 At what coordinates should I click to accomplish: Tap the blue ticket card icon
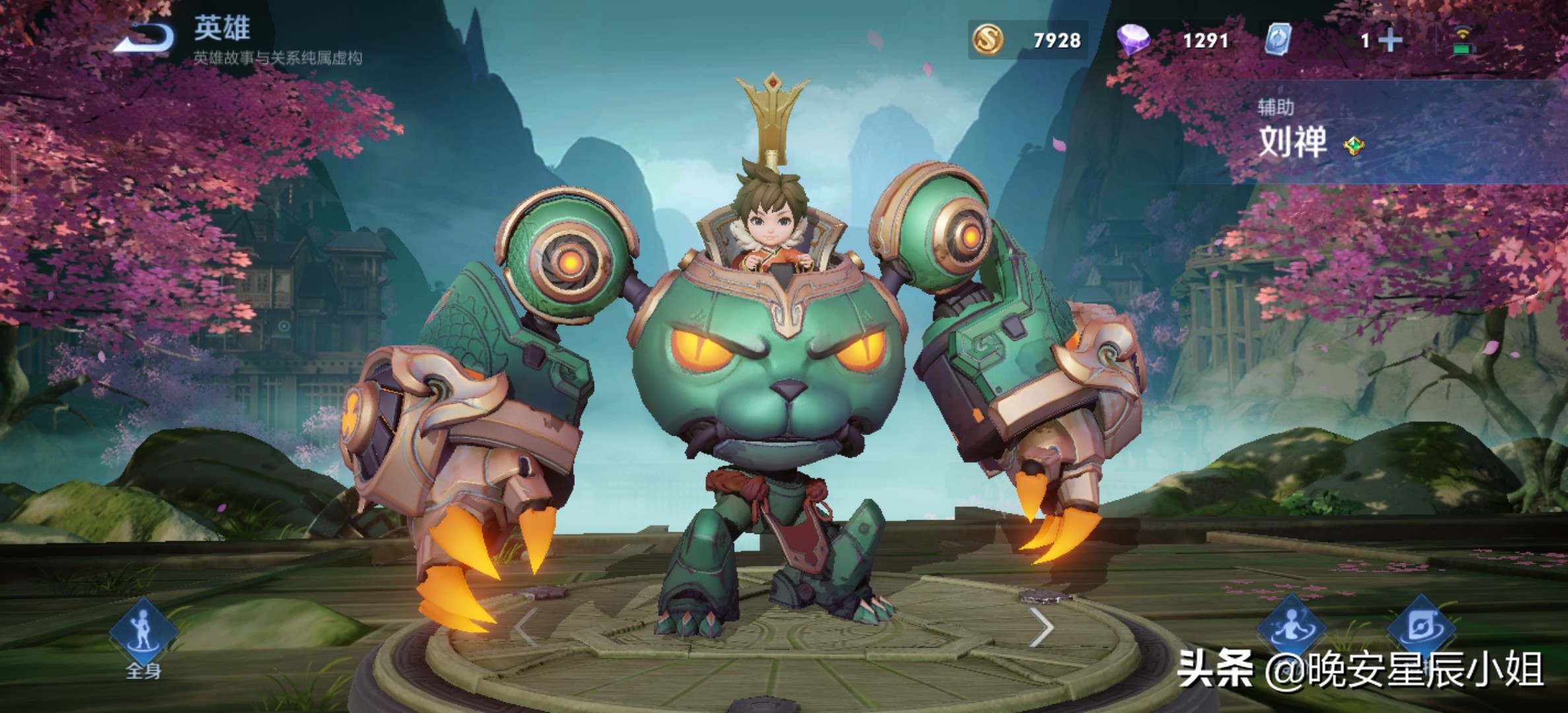(x=1278, y=40)
